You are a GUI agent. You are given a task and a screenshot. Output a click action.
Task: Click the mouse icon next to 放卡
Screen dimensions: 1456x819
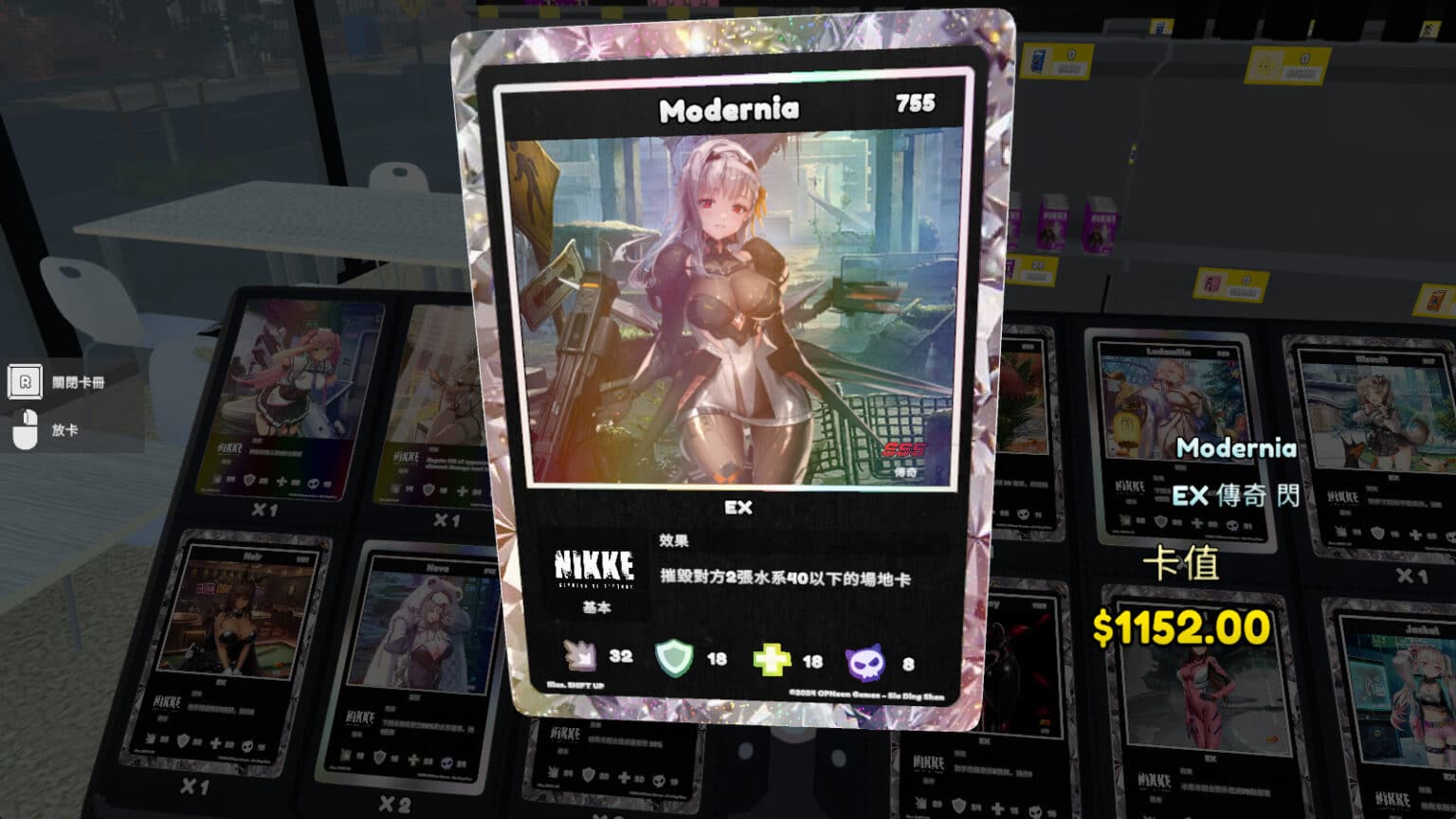[x=26, y=429]
